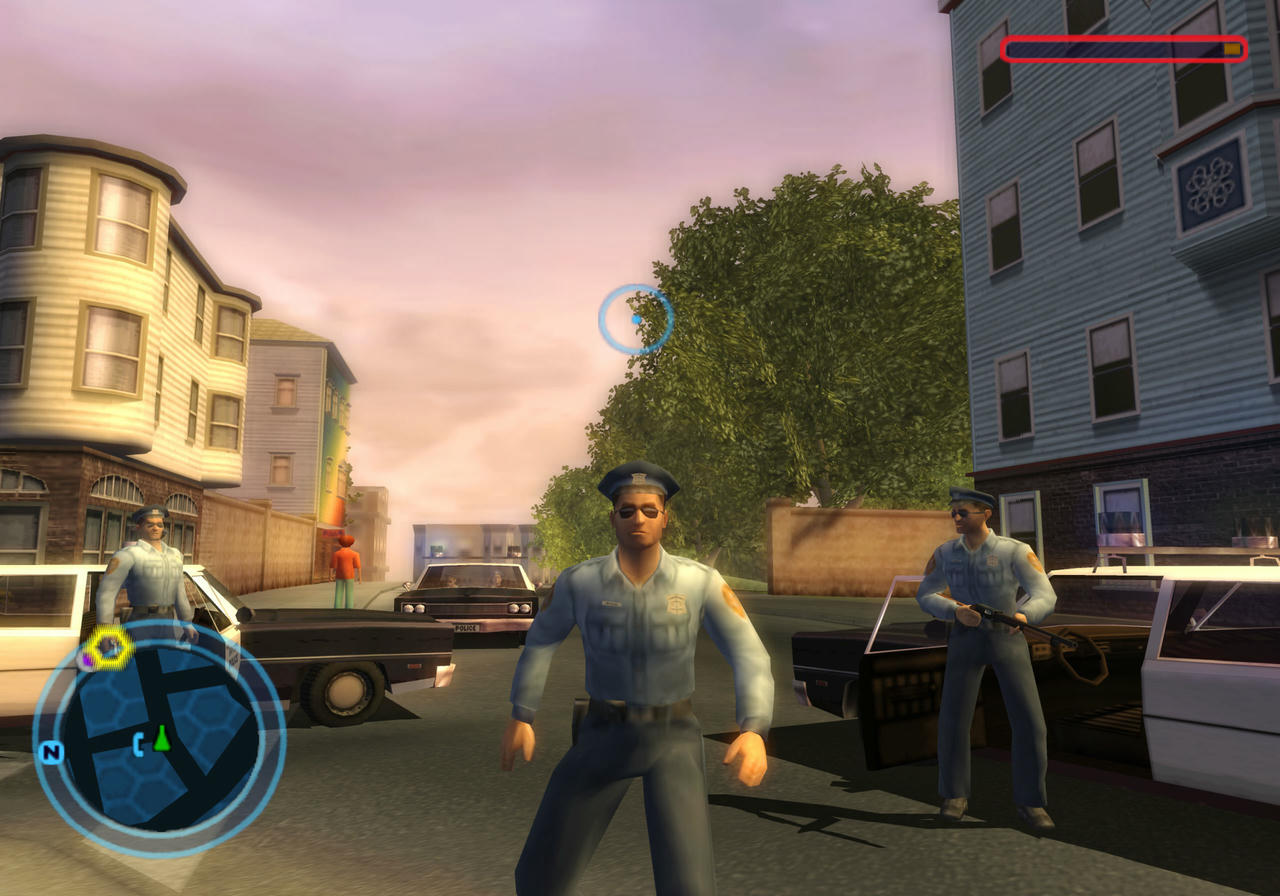Click the circular minimap
1280x896 pixels.
[159, 738]
